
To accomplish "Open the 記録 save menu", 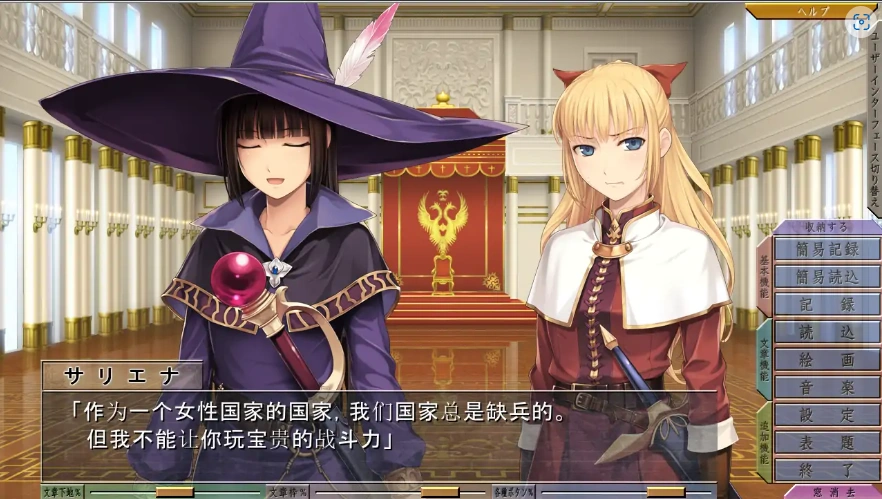I will click(x=826, y=305).
